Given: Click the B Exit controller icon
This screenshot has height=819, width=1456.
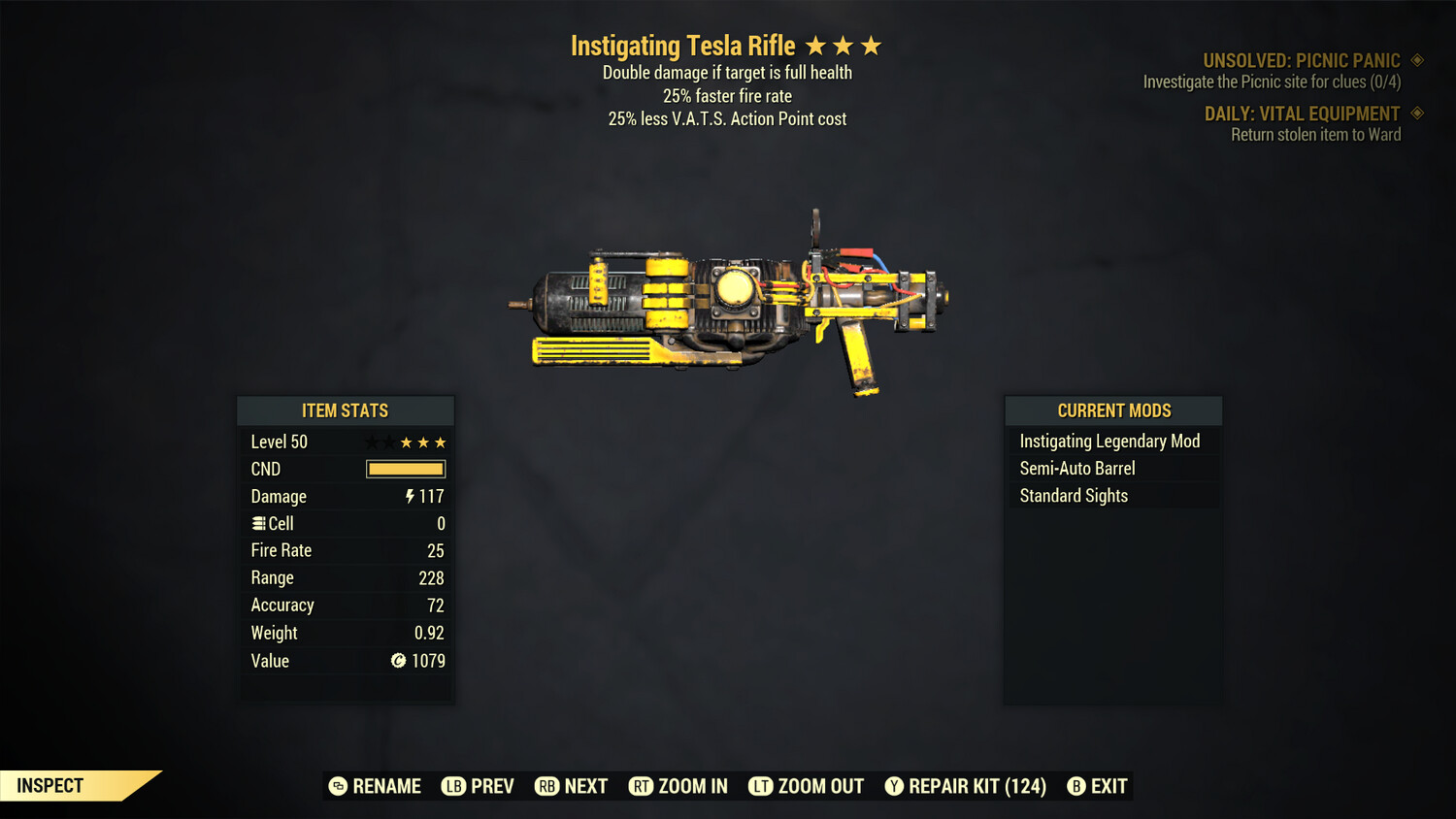Looking at the screenshot, I should click(x=1075, y=786).
